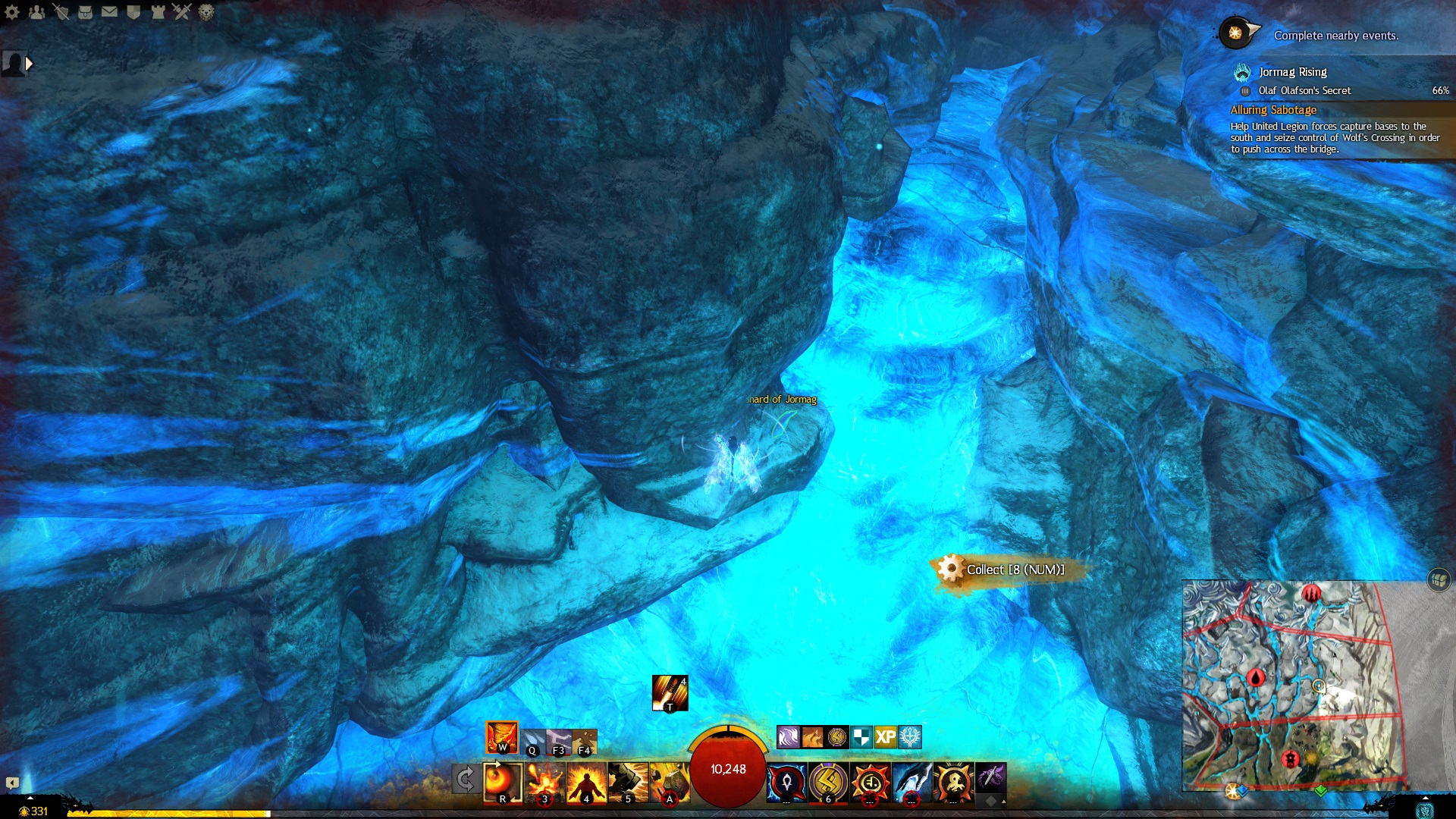Open the inventory bag icon
The width and height of the screenshot is (1456, 819).
[x=85, y=11]
